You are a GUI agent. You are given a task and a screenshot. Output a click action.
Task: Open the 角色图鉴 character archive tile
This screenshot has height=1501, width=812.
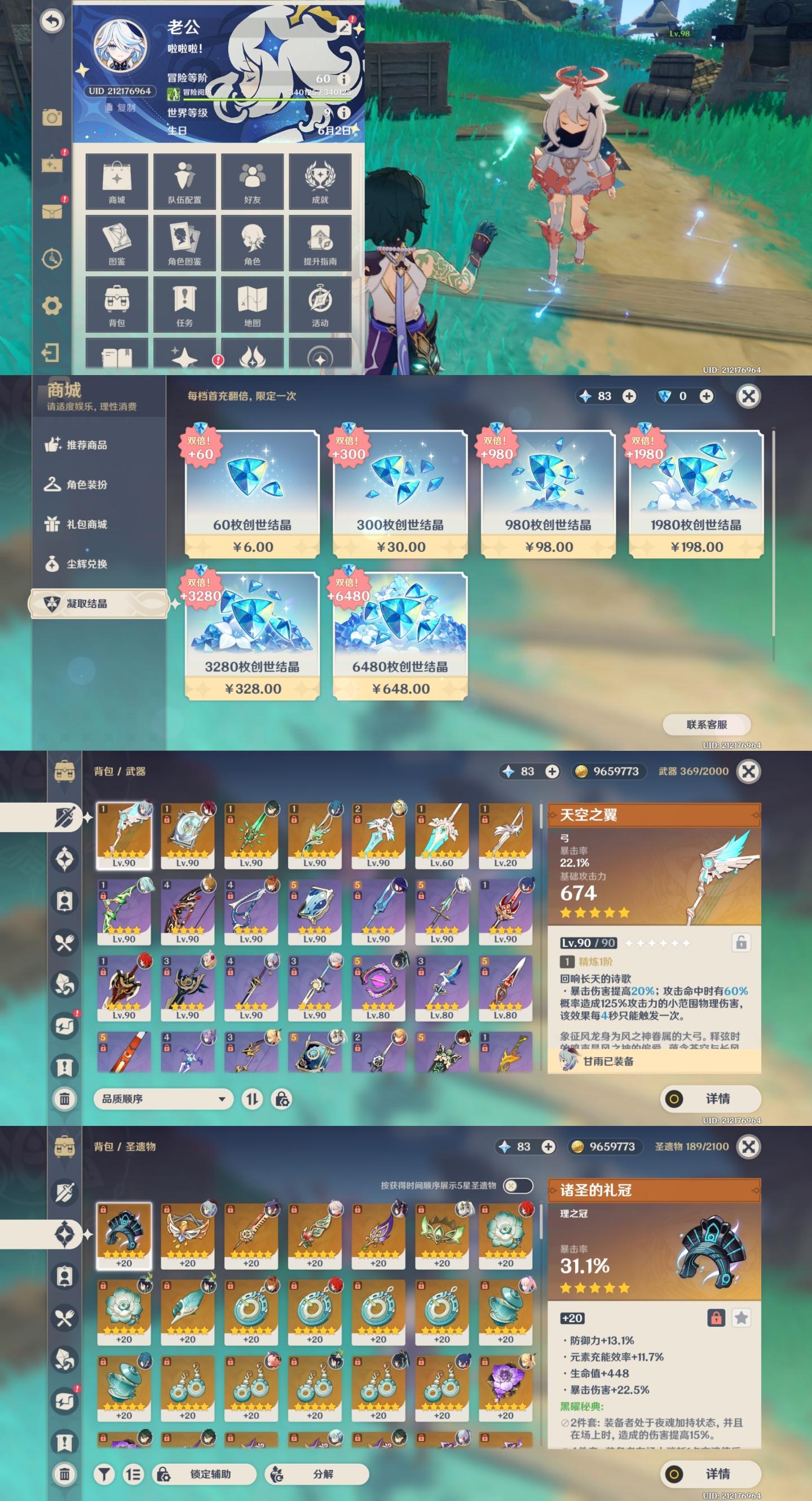click(x=184, y=243)
